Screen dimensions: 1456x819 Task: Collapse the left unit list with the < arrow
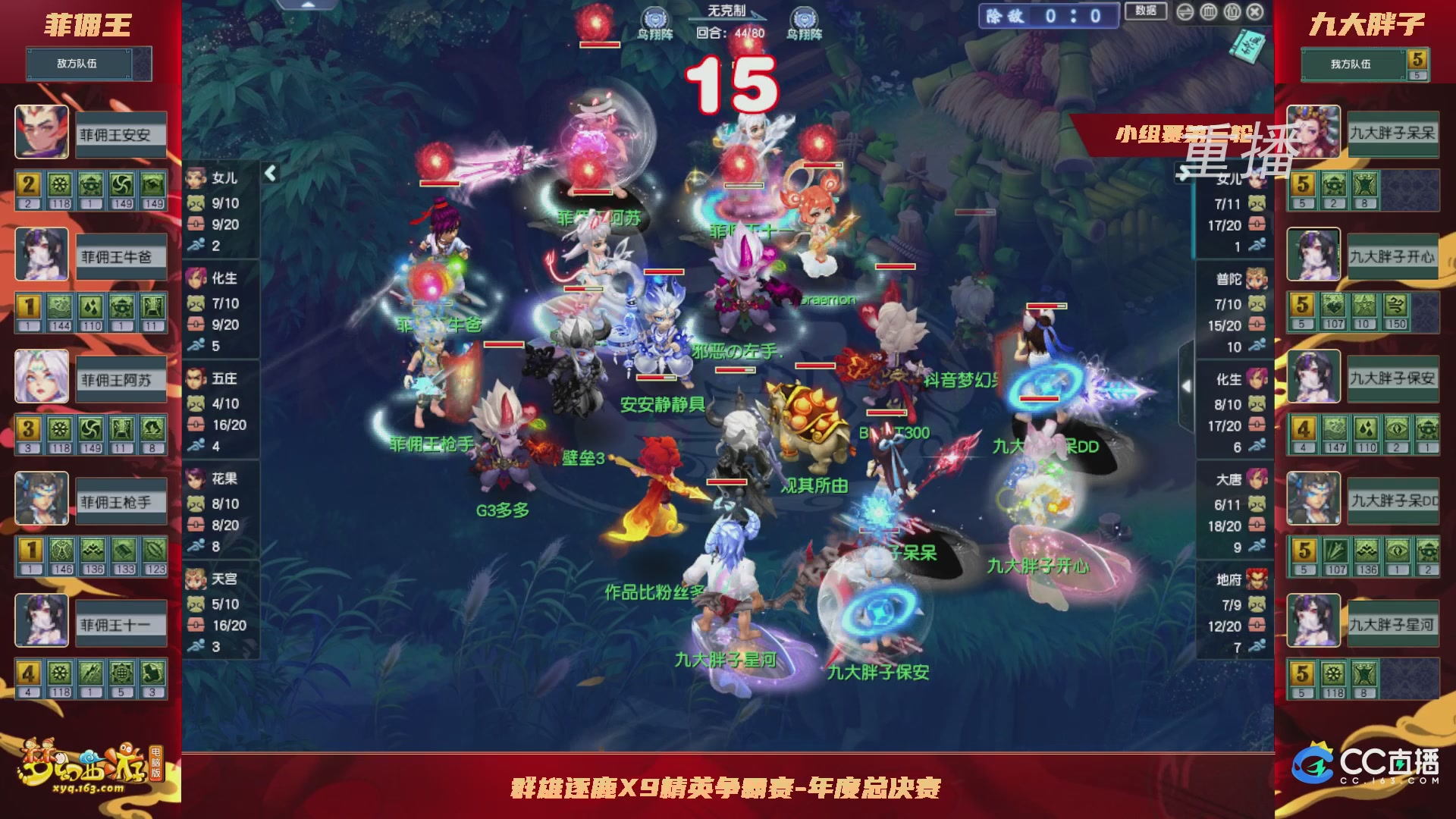pos(269,172)
